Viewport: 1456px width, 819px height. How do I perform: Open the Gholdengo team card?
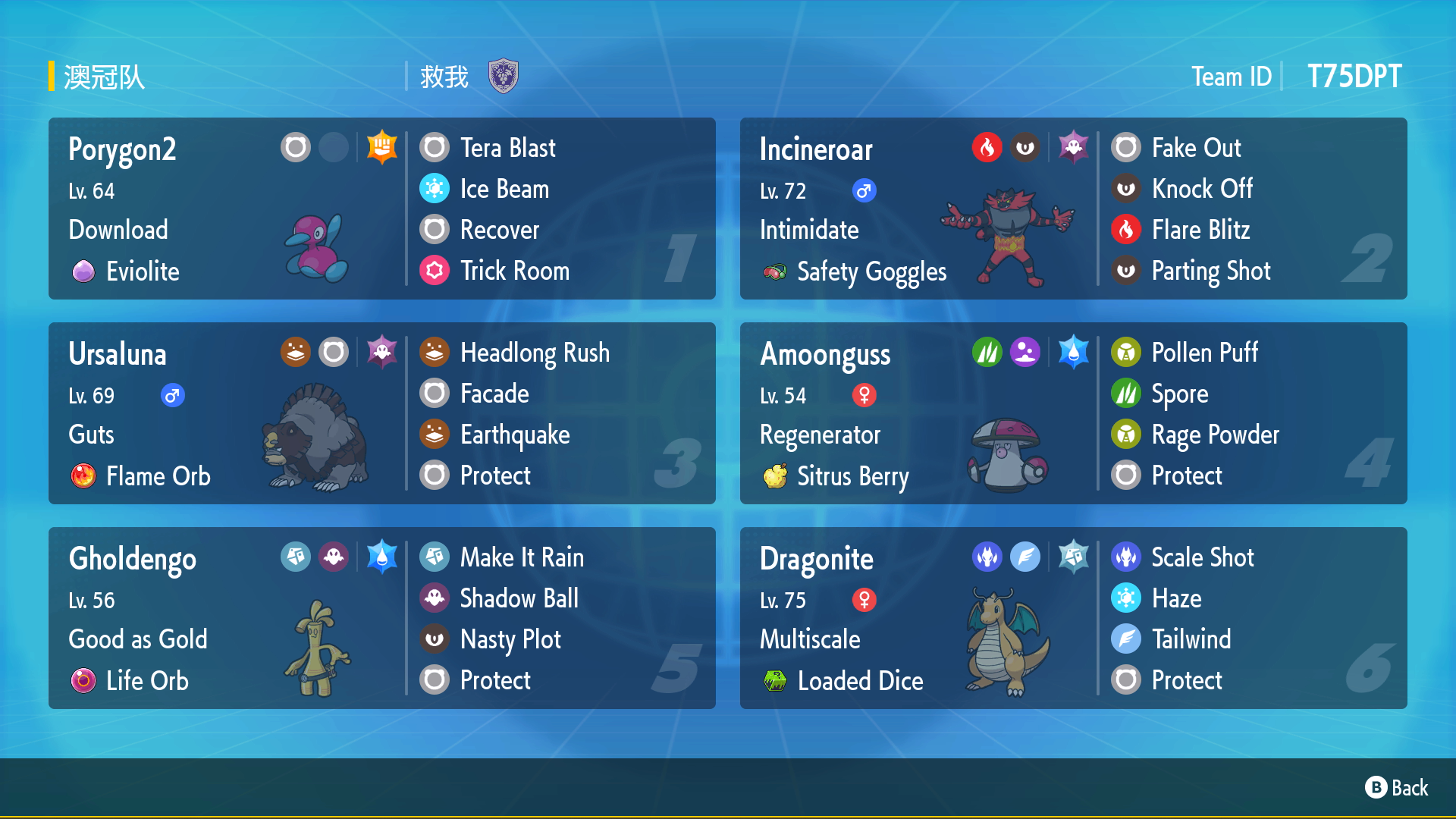[x=381, y=618]
